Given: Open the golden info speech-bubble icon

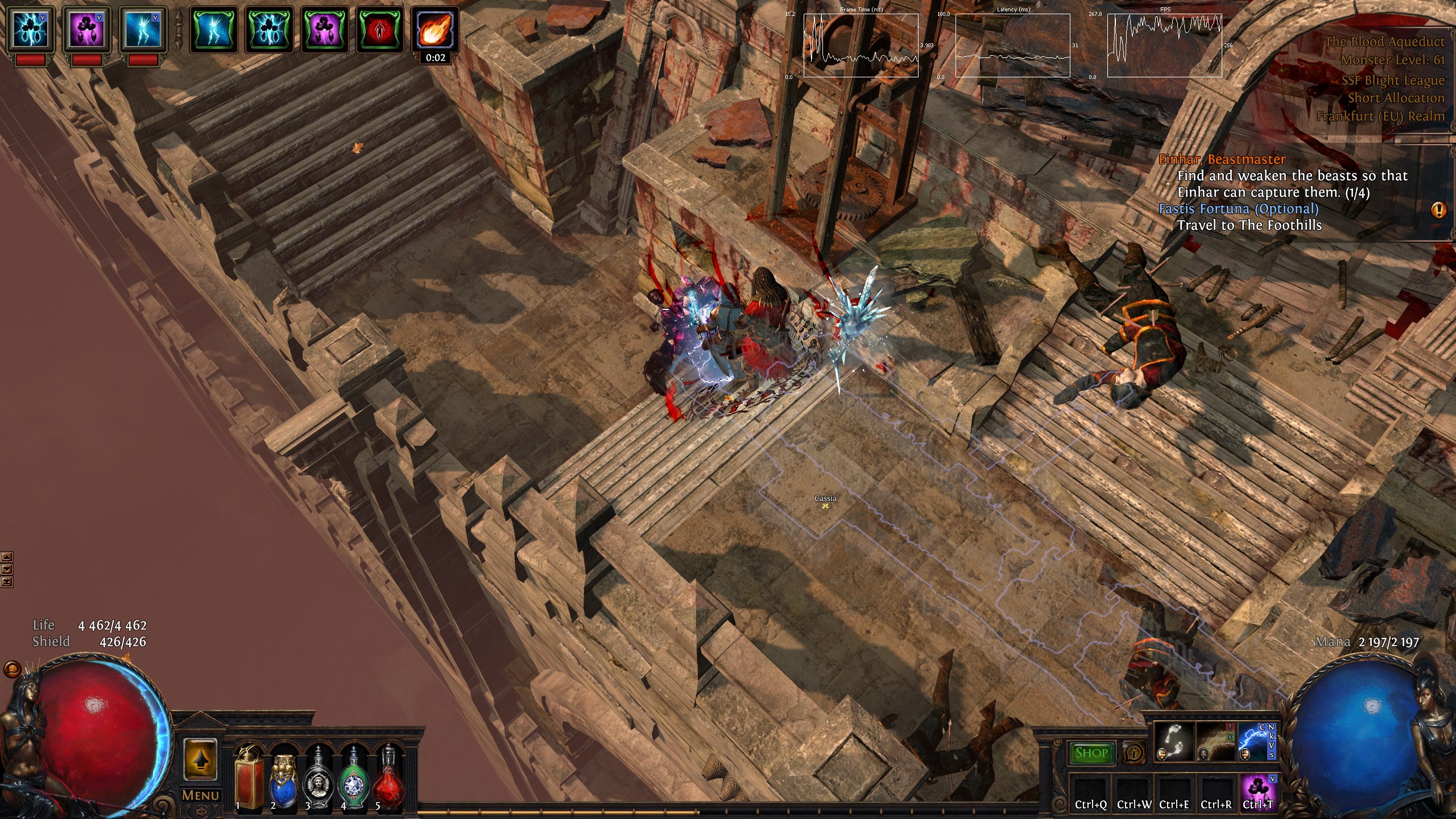Looking at the screenshot, I should [1135, 753].
